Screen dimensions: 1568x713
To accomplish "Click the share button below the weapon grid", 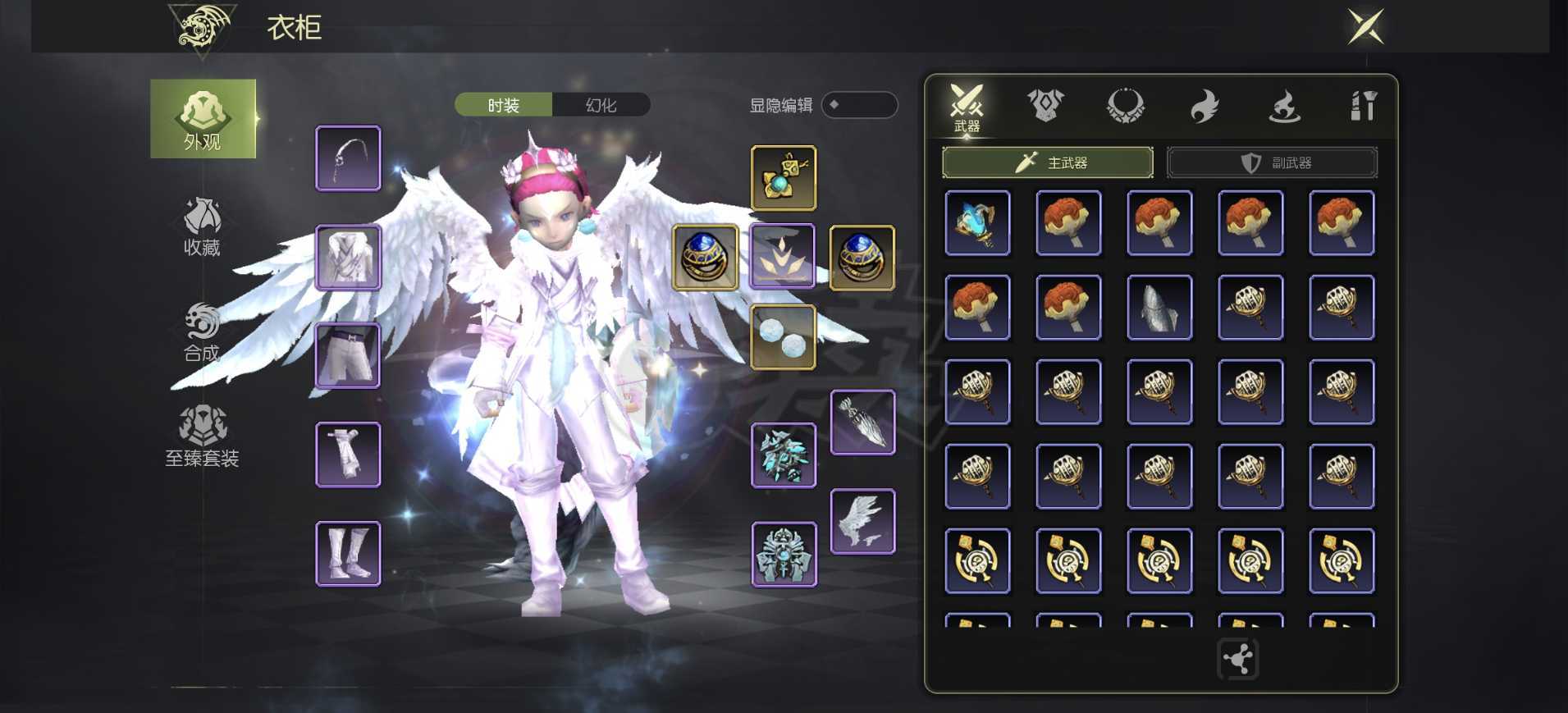I will (1238, 659).
